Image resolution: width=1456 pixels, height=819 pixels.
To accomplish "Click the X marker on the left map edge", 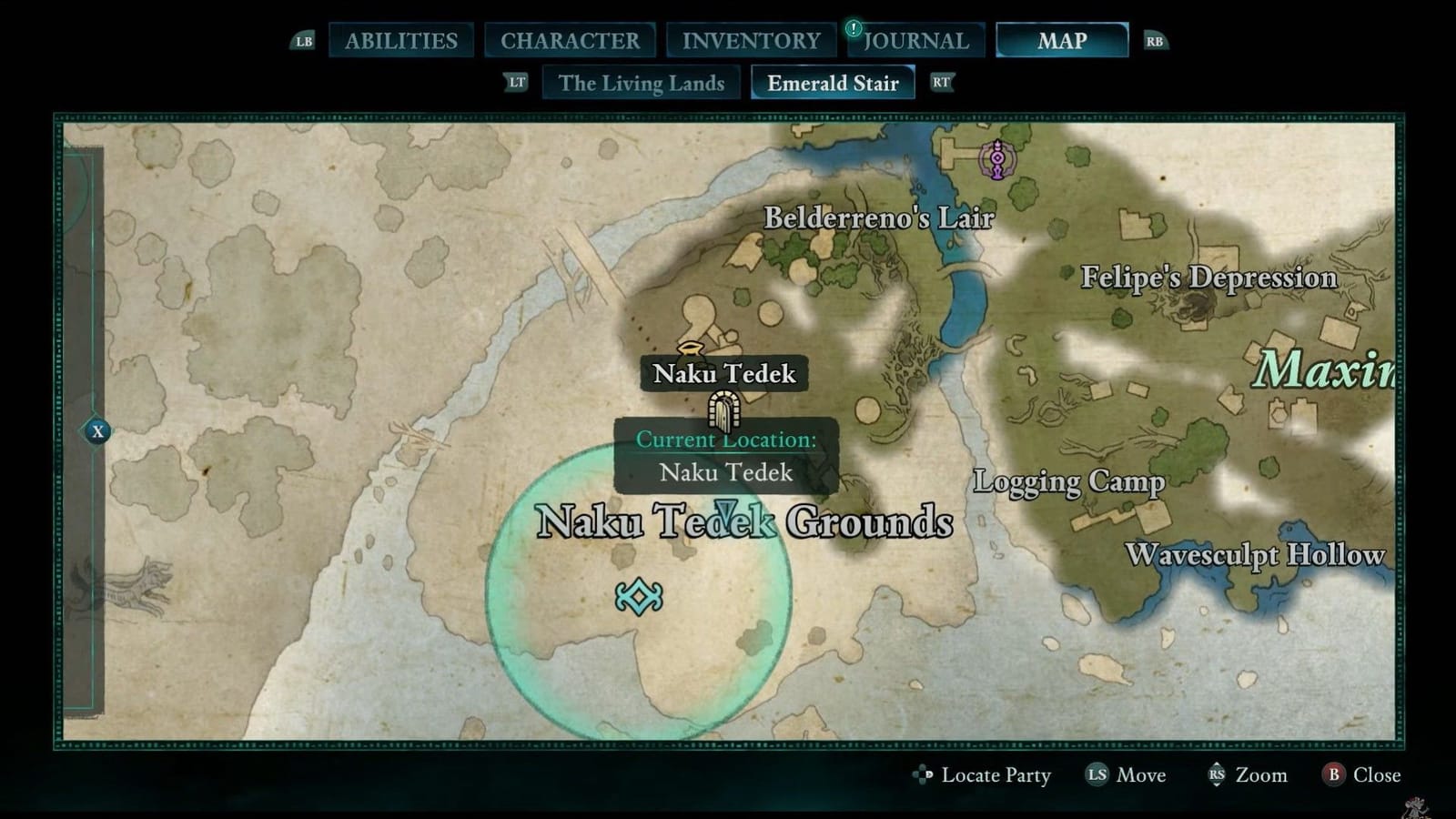I will 96,432.
